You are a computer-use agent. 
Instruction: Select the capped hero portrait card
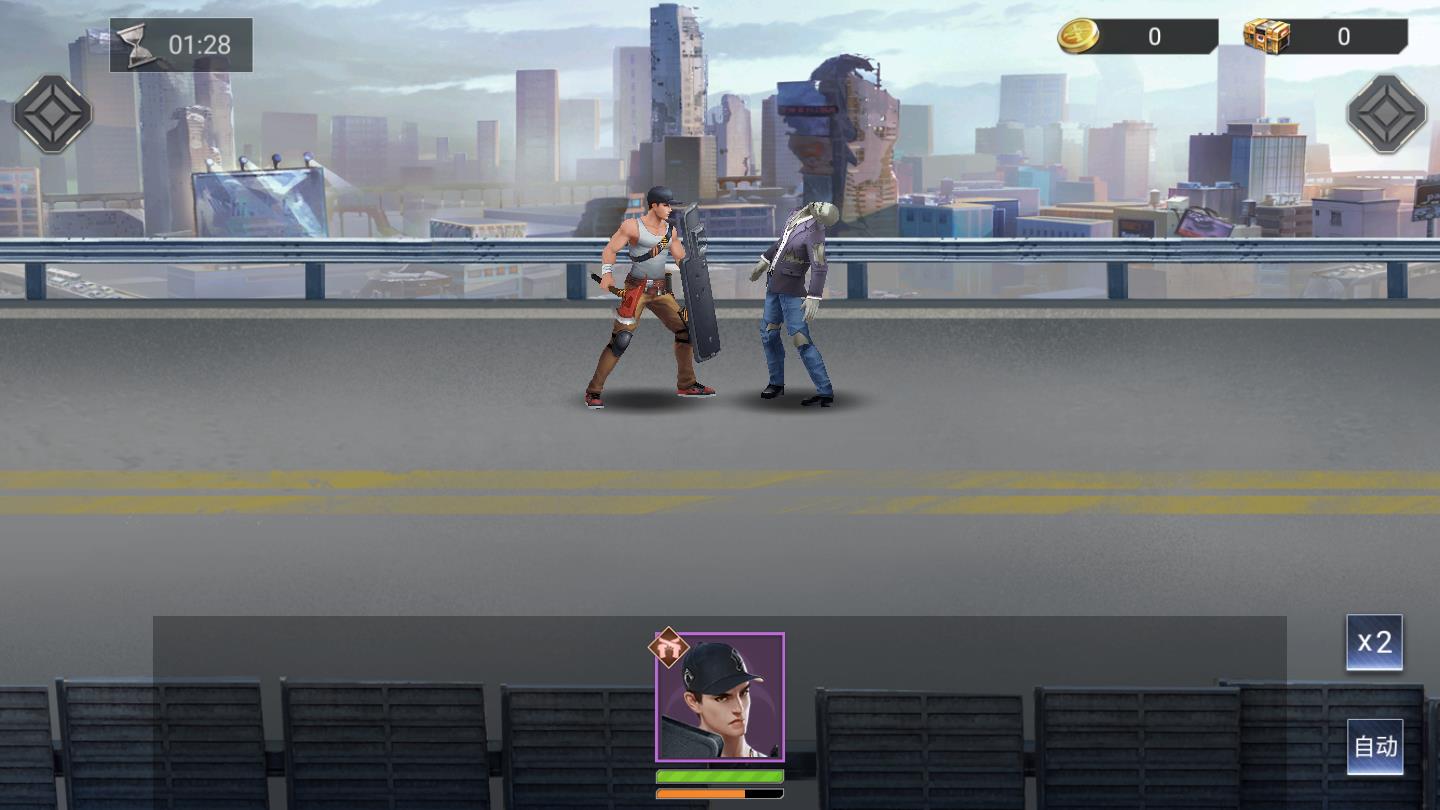pos(720,697)
